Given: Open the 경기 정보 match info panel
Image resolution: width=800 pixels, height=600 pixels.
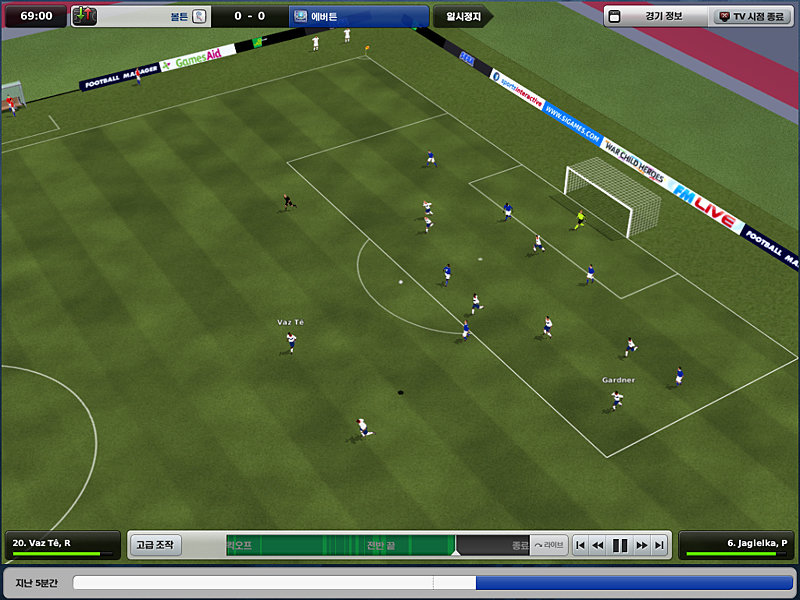Looking at the screenshot, I should [655, 16].
